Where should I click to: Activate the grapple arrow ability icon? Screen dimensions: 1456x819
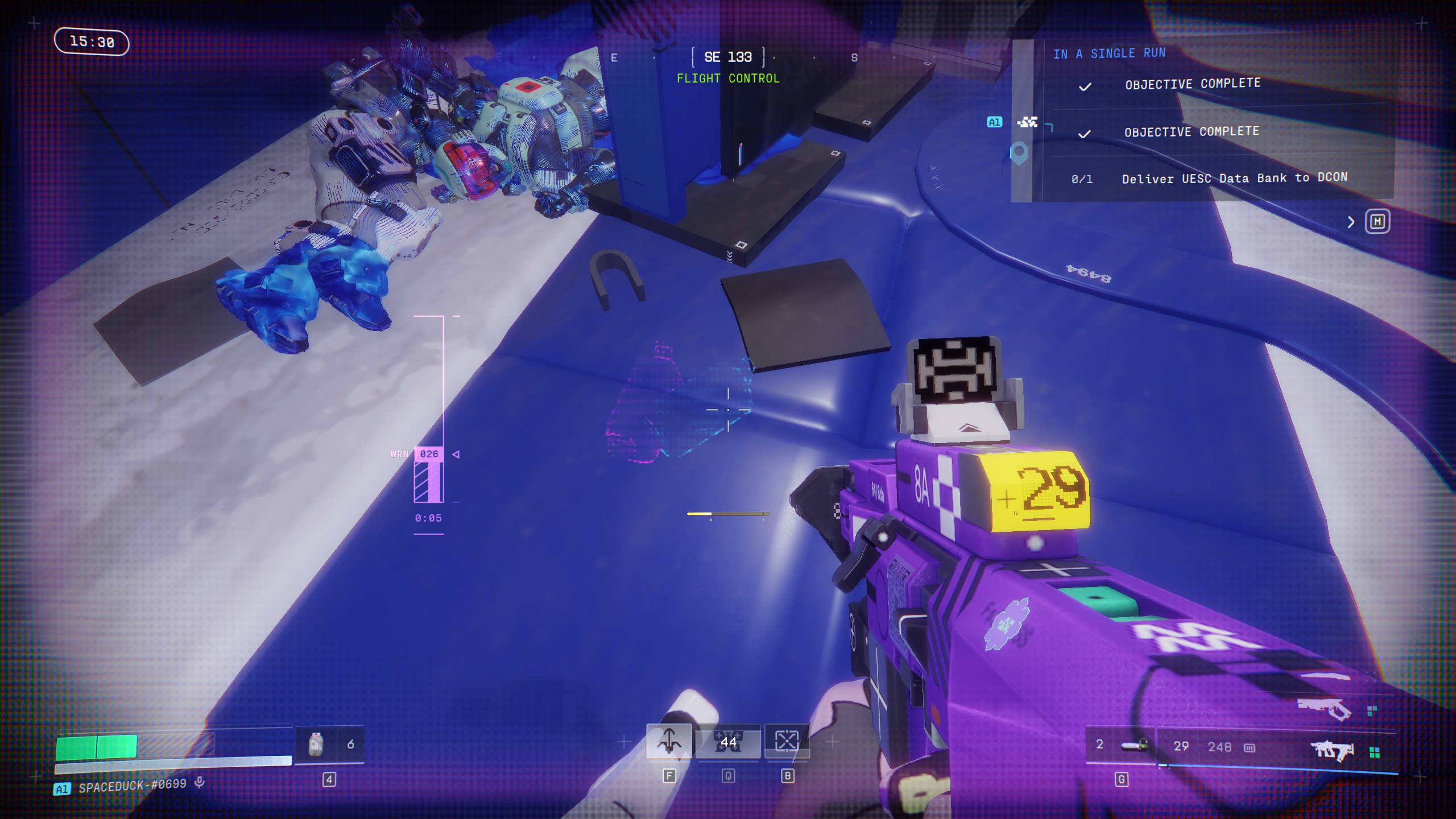pos(669,741)
